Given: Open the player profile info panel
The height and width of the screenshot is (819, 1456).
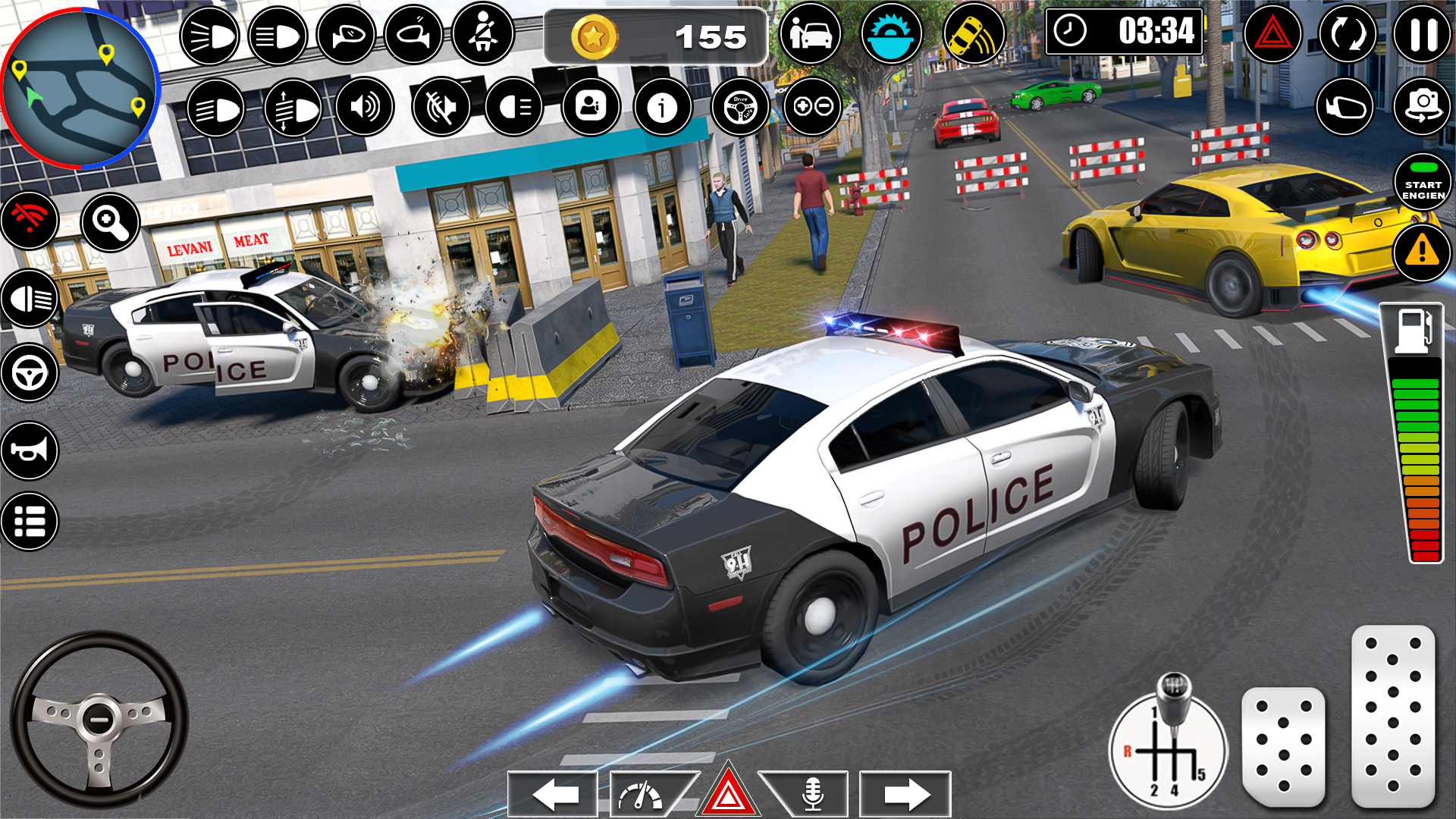Looking at the screenshot, I should point(591,108).
